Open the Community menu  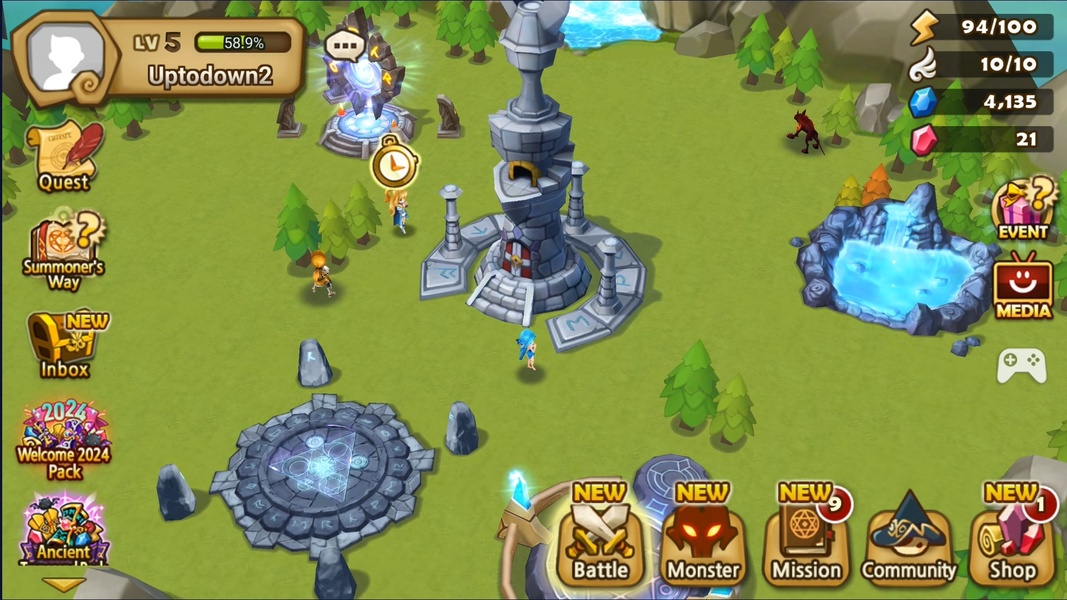[x=909, y=540]
